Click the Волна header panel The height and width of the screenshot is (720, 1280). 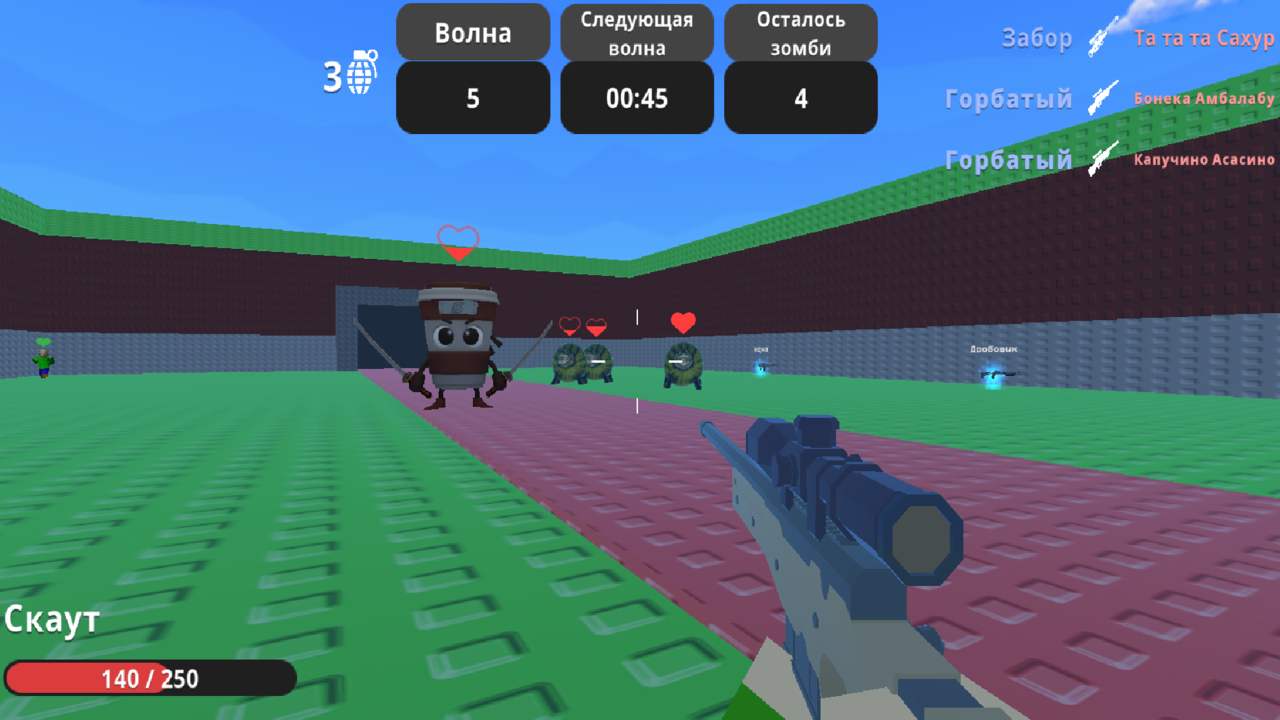click(x=472, y=31)
